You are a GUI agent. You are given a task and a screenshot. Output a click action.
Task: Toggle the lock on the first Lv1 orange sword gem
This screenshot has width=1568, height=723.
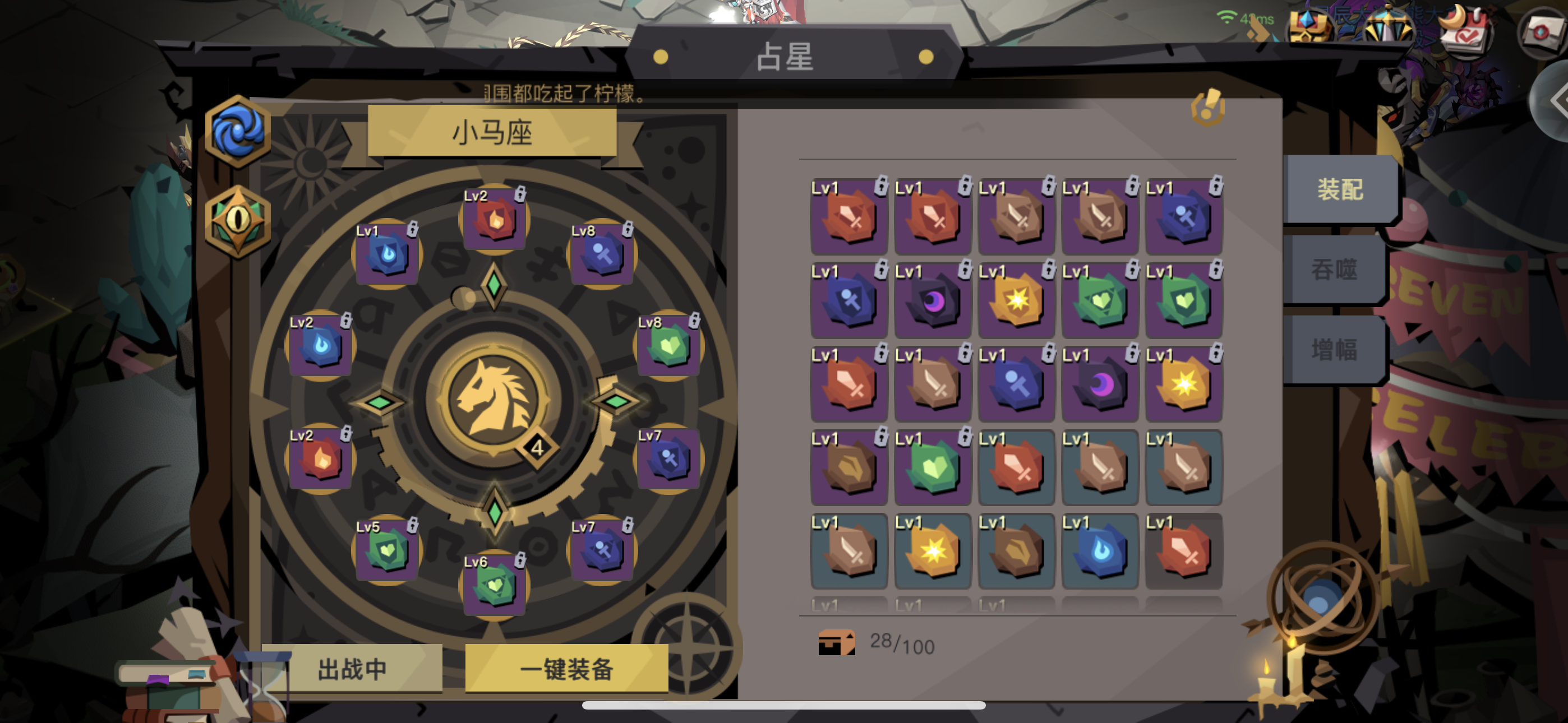coord(882,186)
